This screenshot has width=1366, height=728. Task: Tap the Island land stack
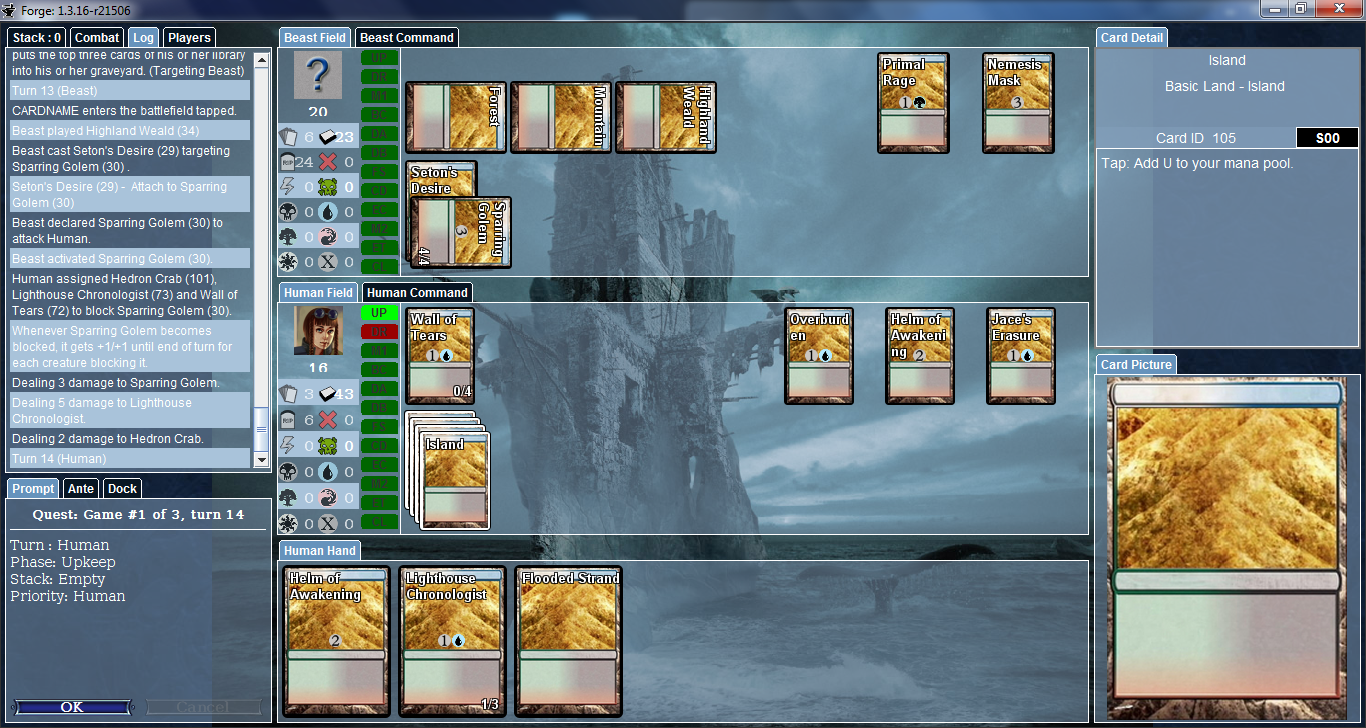456,480
